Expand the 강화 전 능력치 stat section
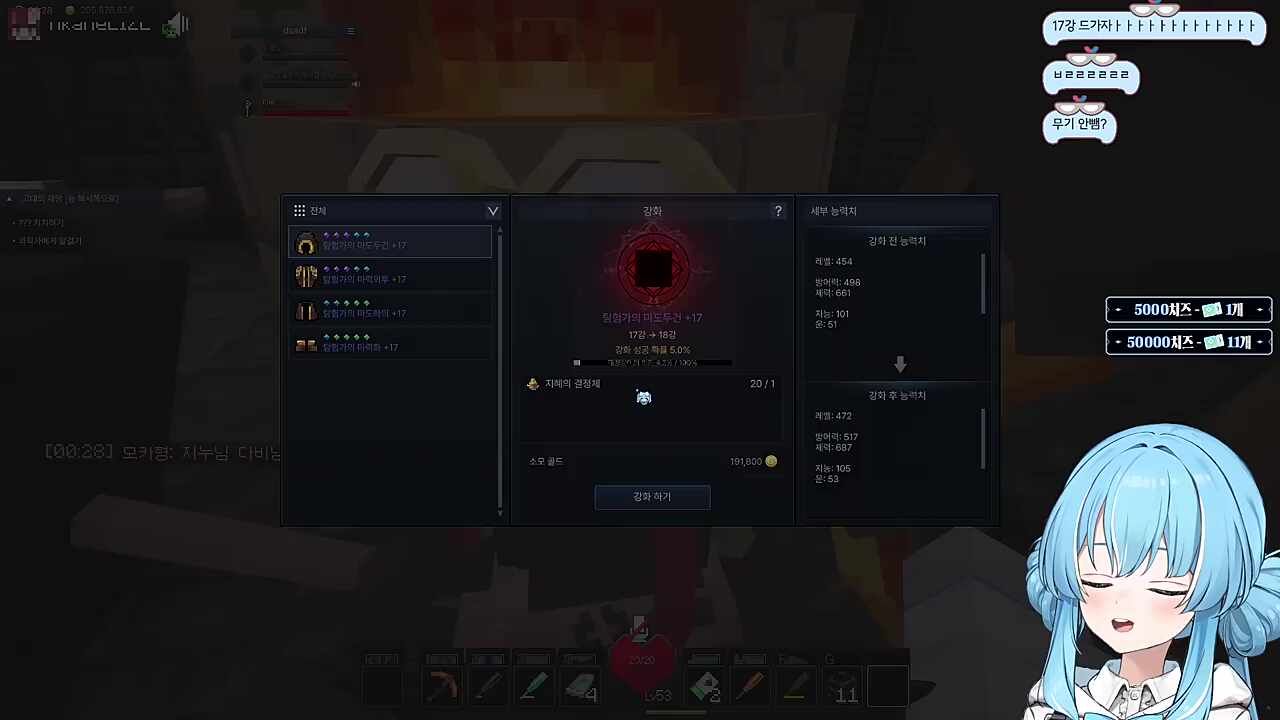 coord(896,240)
